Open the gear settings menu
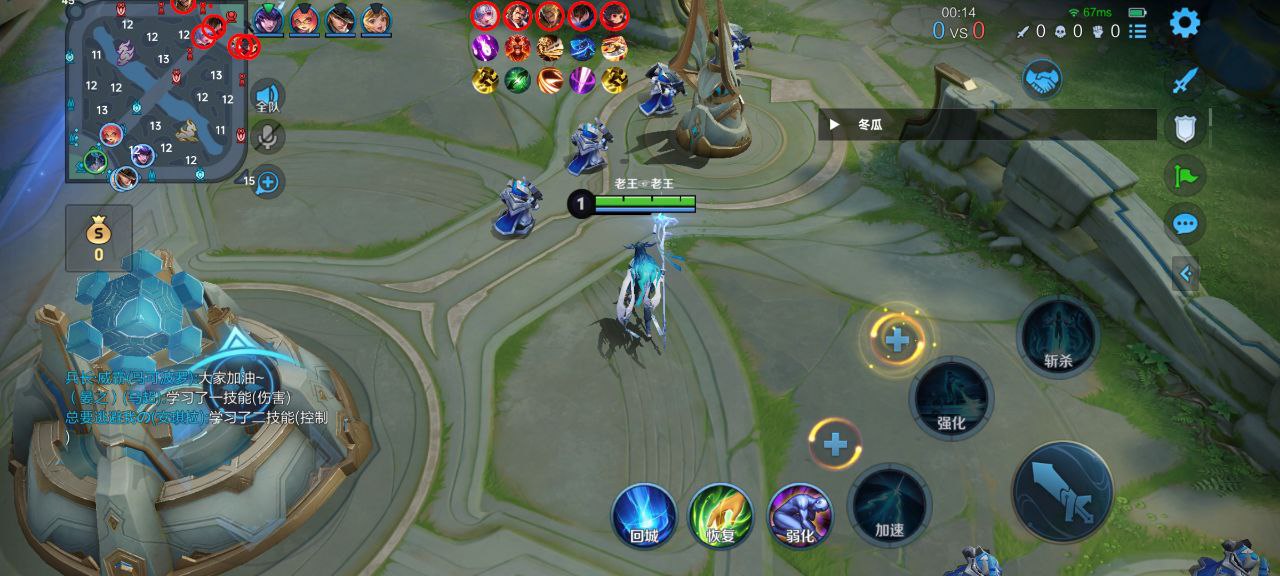 [1185, 22]
